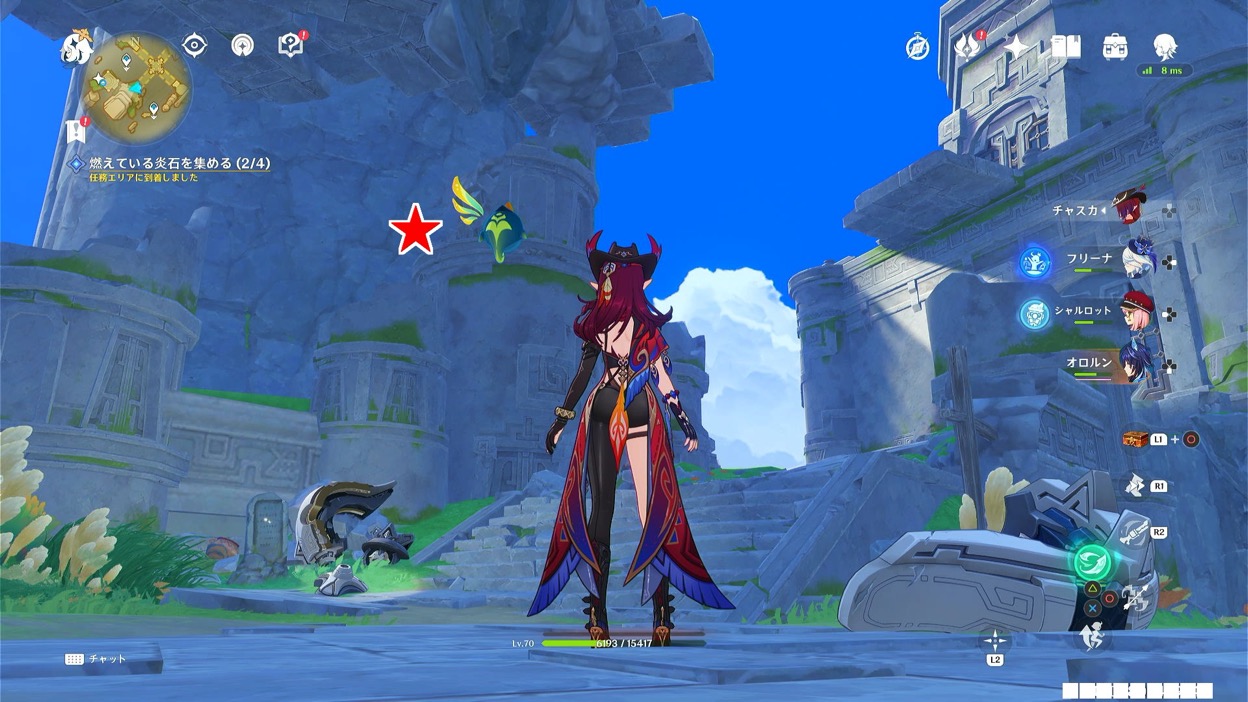This screenshot has height=702, width=1248.
Task: Open the Paimon main menu
Action: tap(76, 48)
